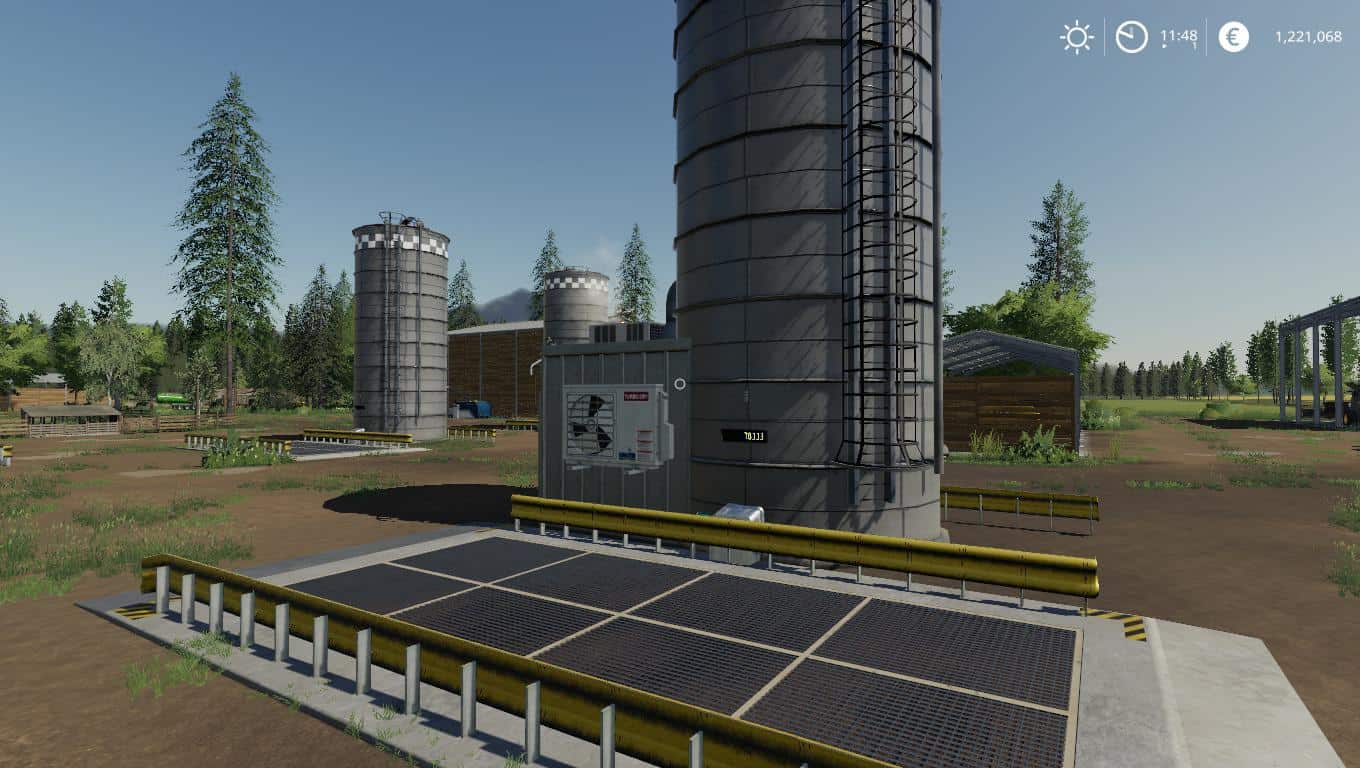Screen dimensions: 1360x768
Task: Select the clock icon in the HUD
Action: 1131,38
